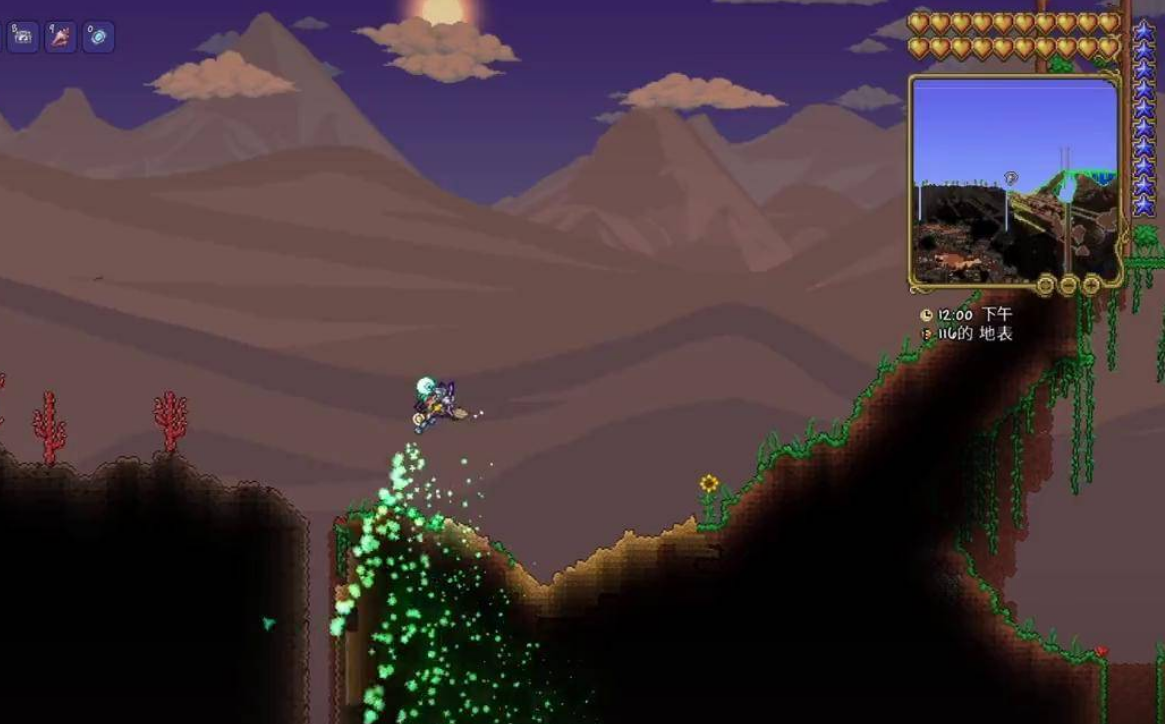Select hotbar slot 9 with the pink item
Viewport: 1165px width, 724px height.
[60, 37]
